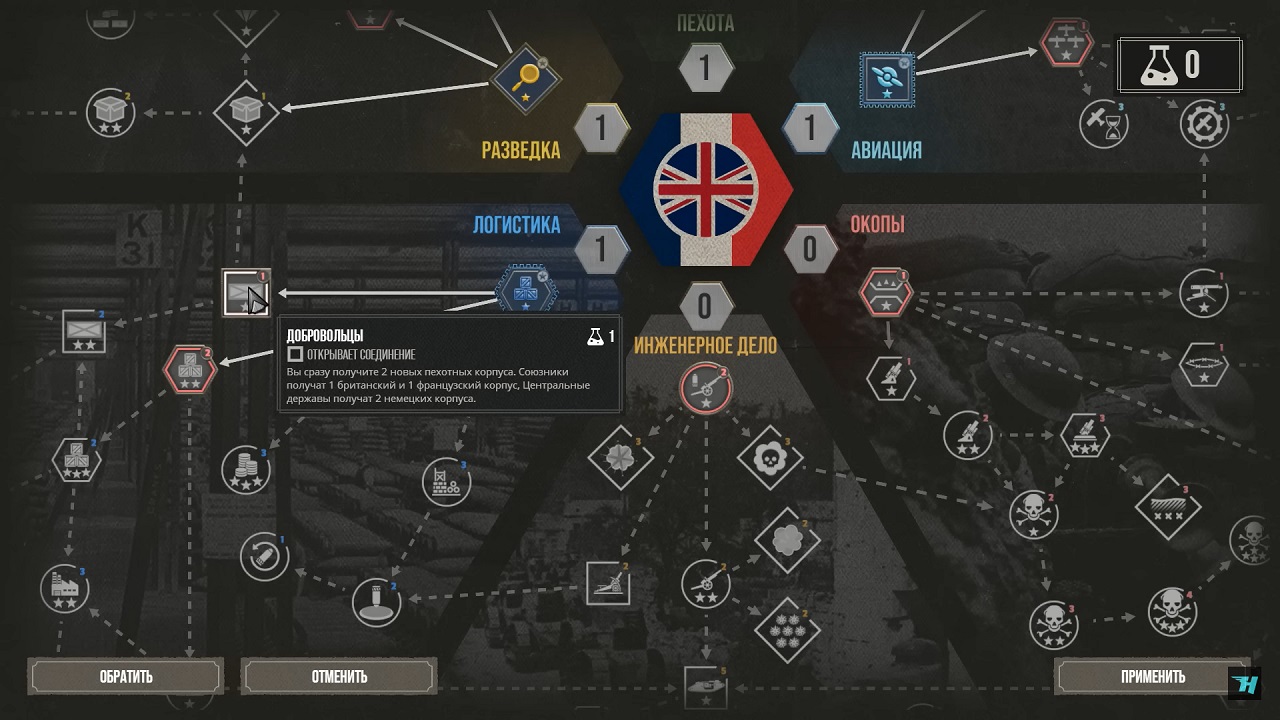Select the Добровольцы flag tech node
This screenshot has width=1280, height=720.
[246, 293]
